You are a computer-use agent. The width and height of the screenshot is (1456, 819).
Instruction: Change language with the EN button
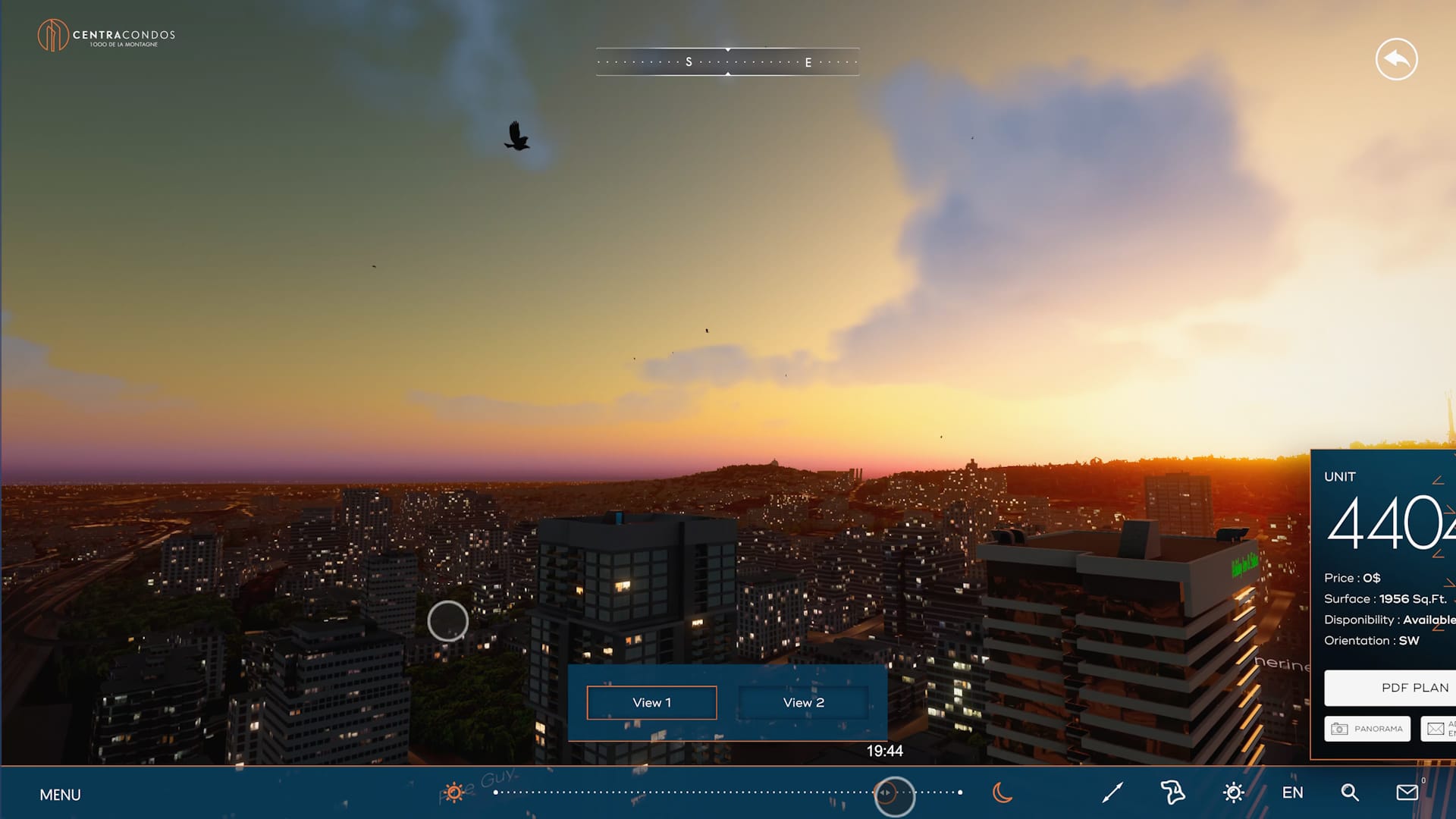click(1292, 792)
